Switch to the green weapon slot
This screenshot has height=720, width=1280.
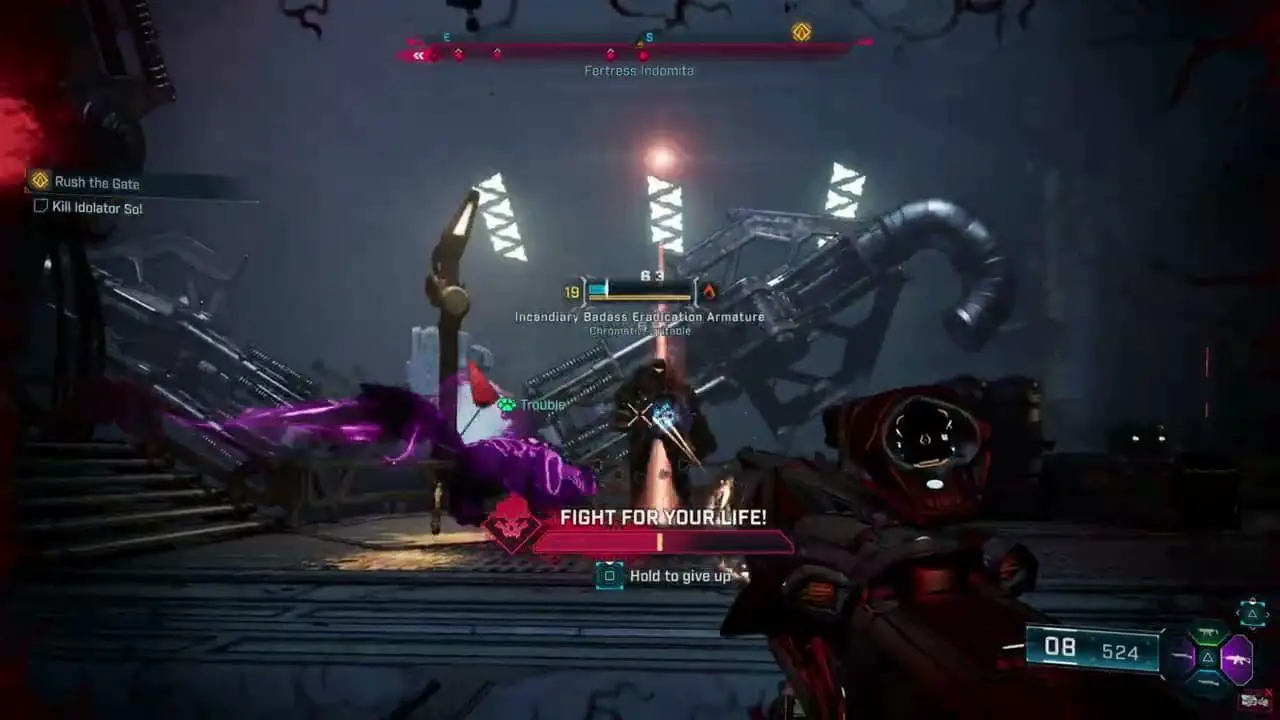click(1207, 634)
